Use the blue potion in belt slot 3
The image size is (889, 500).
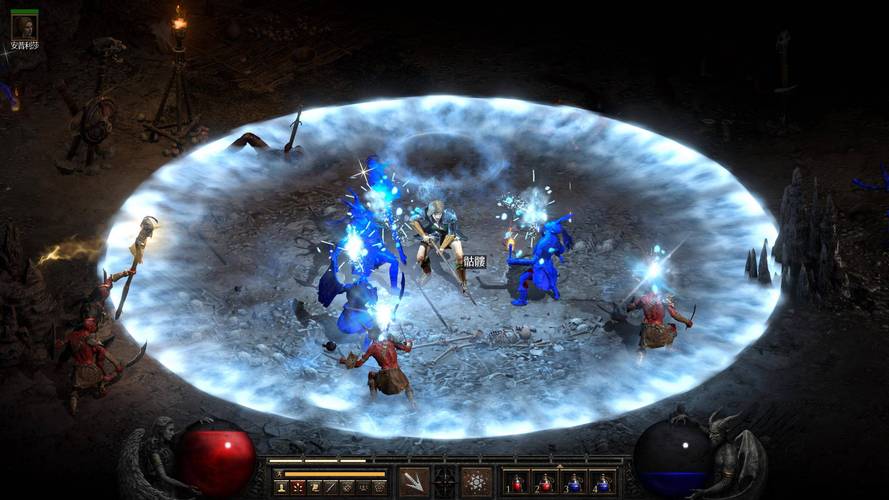pos(574,483)
